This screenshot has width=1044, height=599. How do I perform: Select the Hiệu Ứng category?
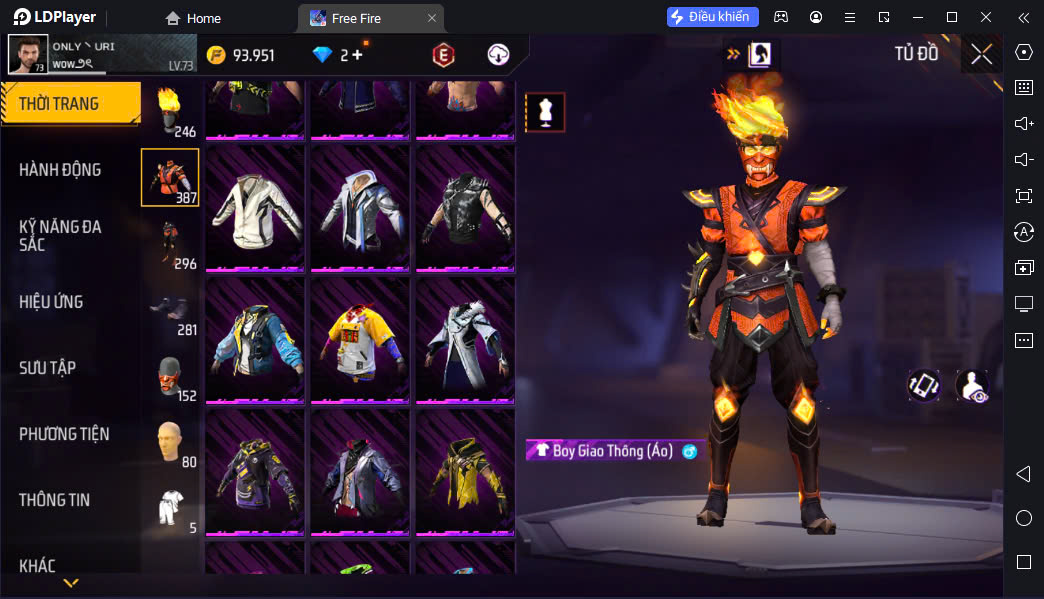51,302
